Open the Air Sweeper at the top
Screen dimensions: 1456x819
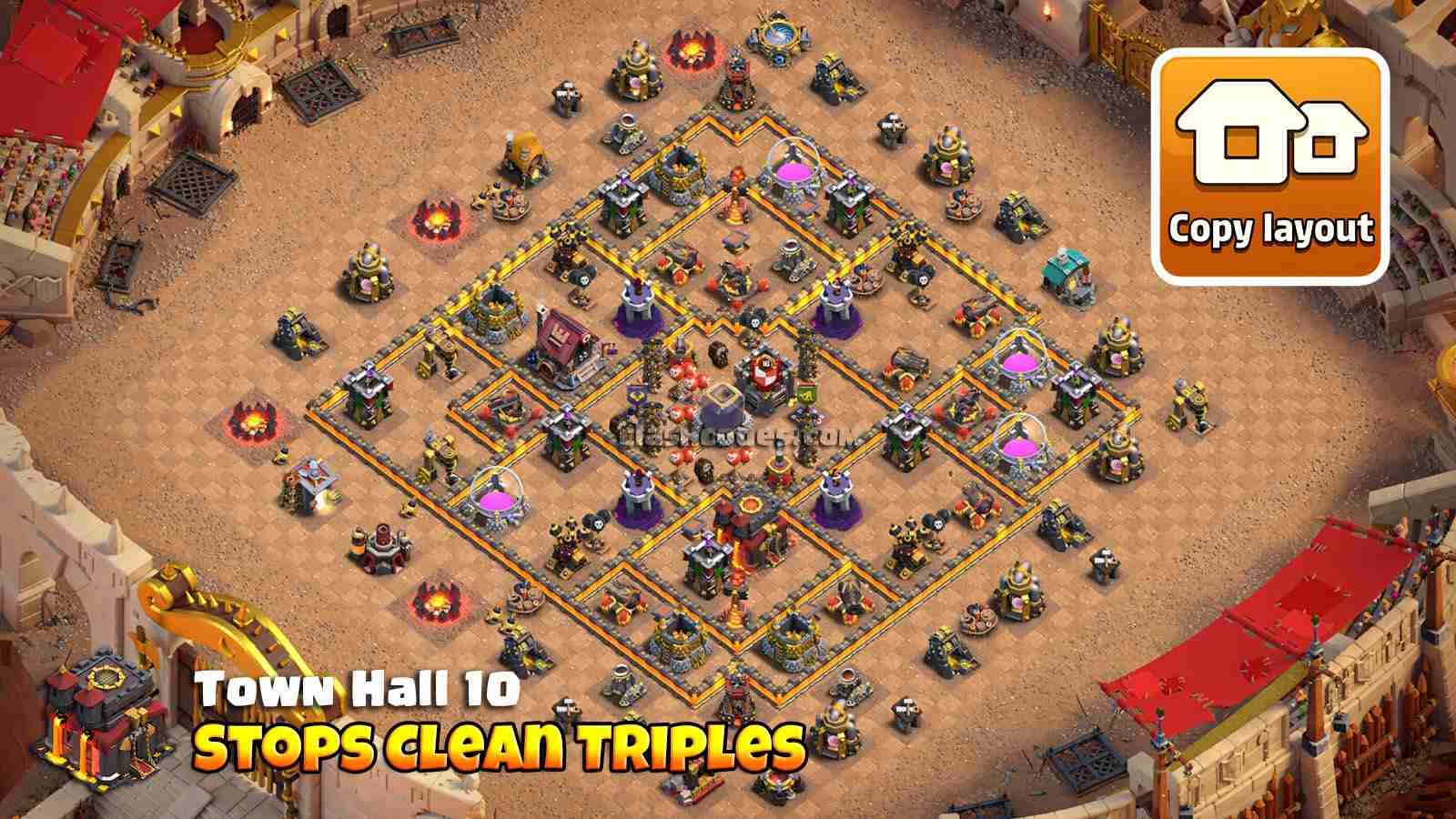point(779,38)
